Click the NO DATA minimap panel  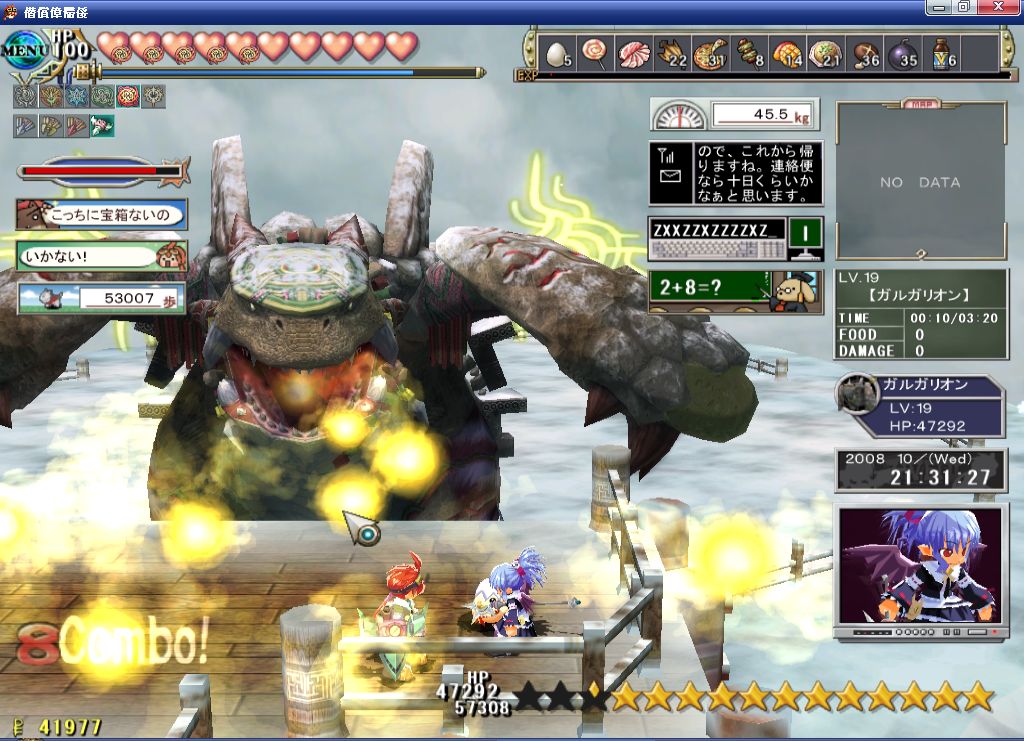tap(920, 182)
